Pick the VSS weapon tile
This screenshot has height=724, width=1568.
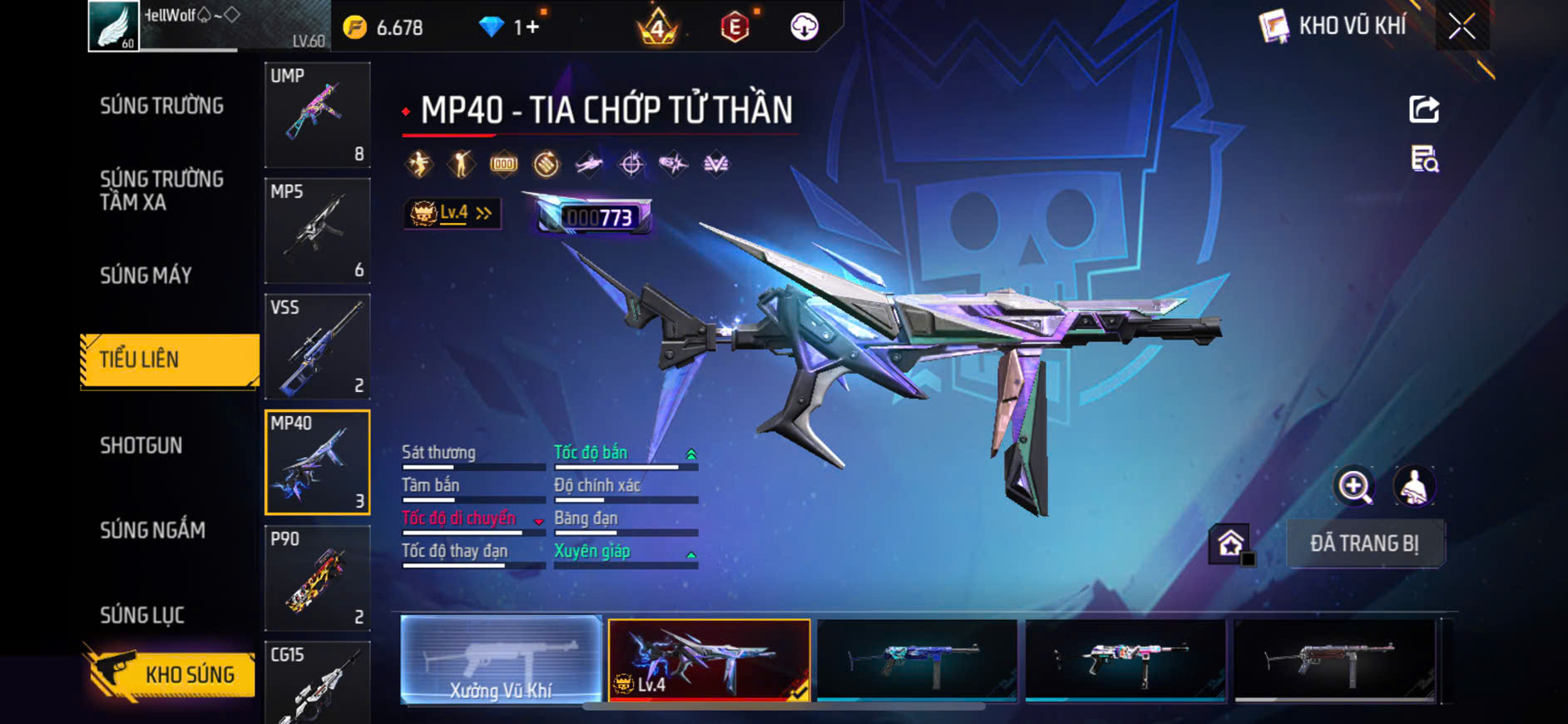point(317,346)
